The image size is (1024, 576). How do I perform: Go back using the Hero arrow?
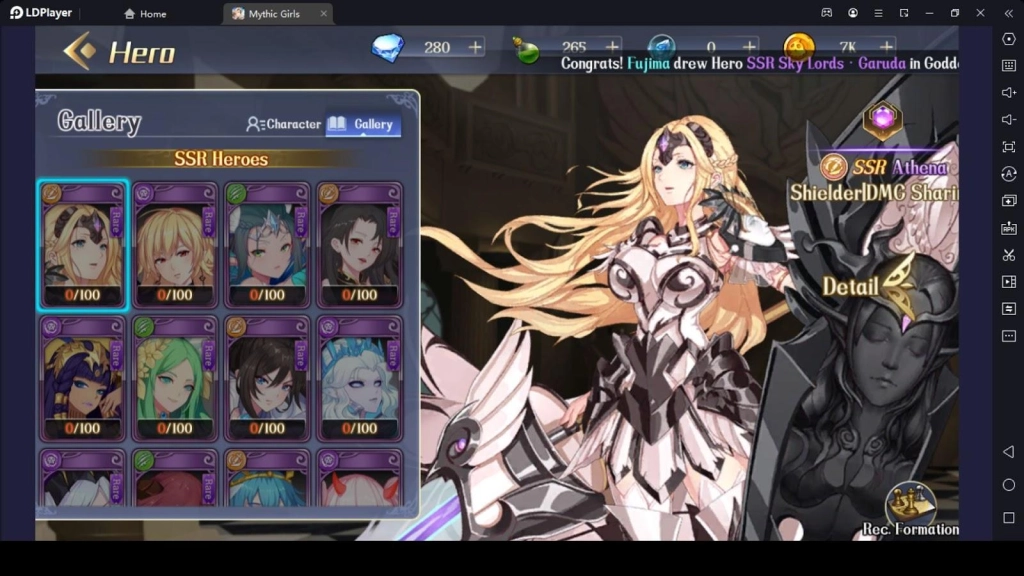pos(80,51)
